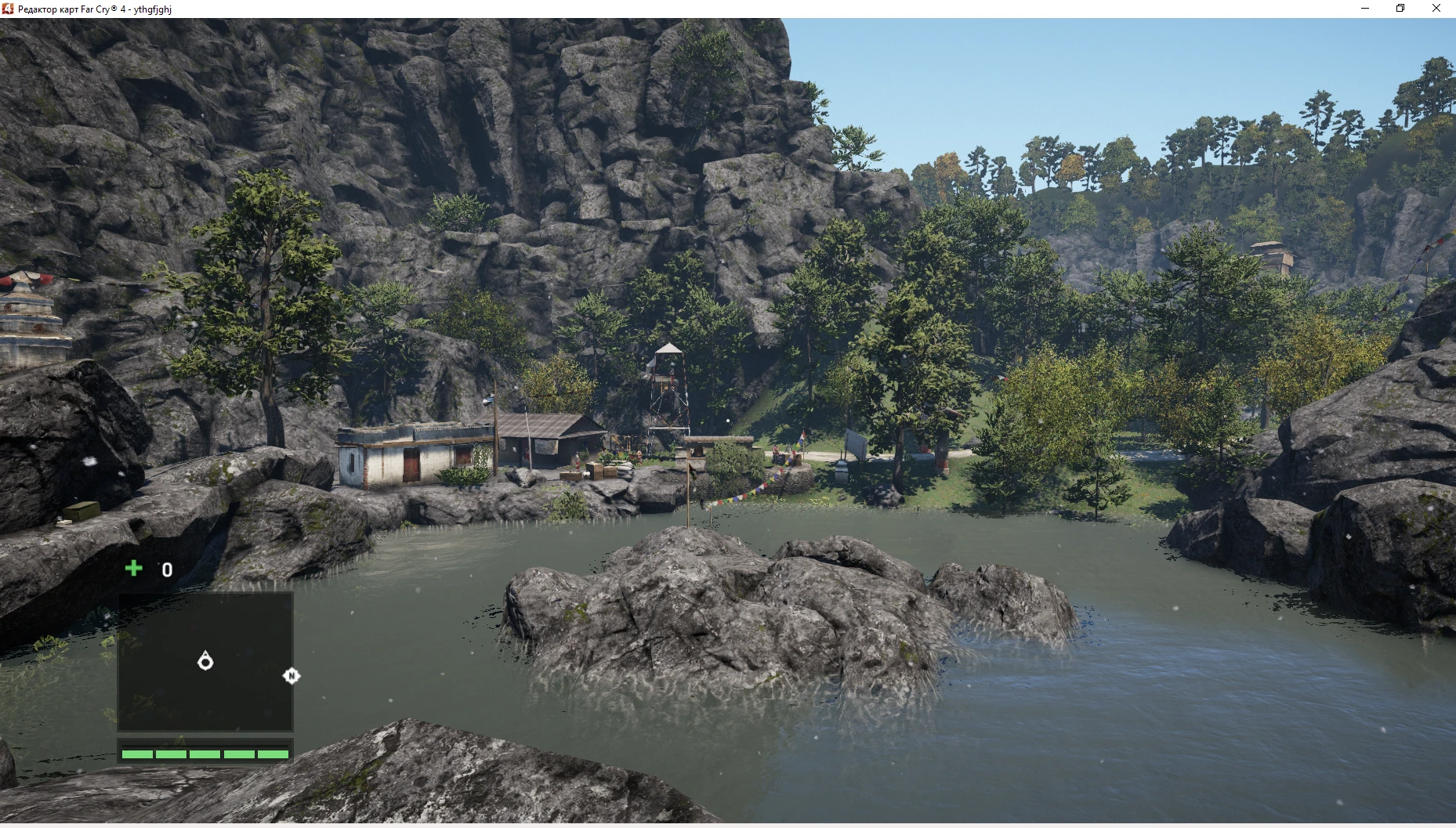Click the white waypoint marker above the stone wall
1456x828 pixels.
pos(729,421)
